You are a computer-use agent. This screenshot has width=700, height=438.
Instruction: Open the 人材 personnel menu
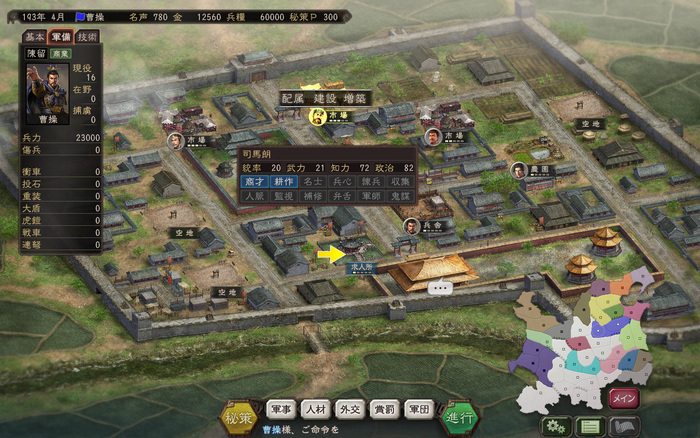pos(315,409)
